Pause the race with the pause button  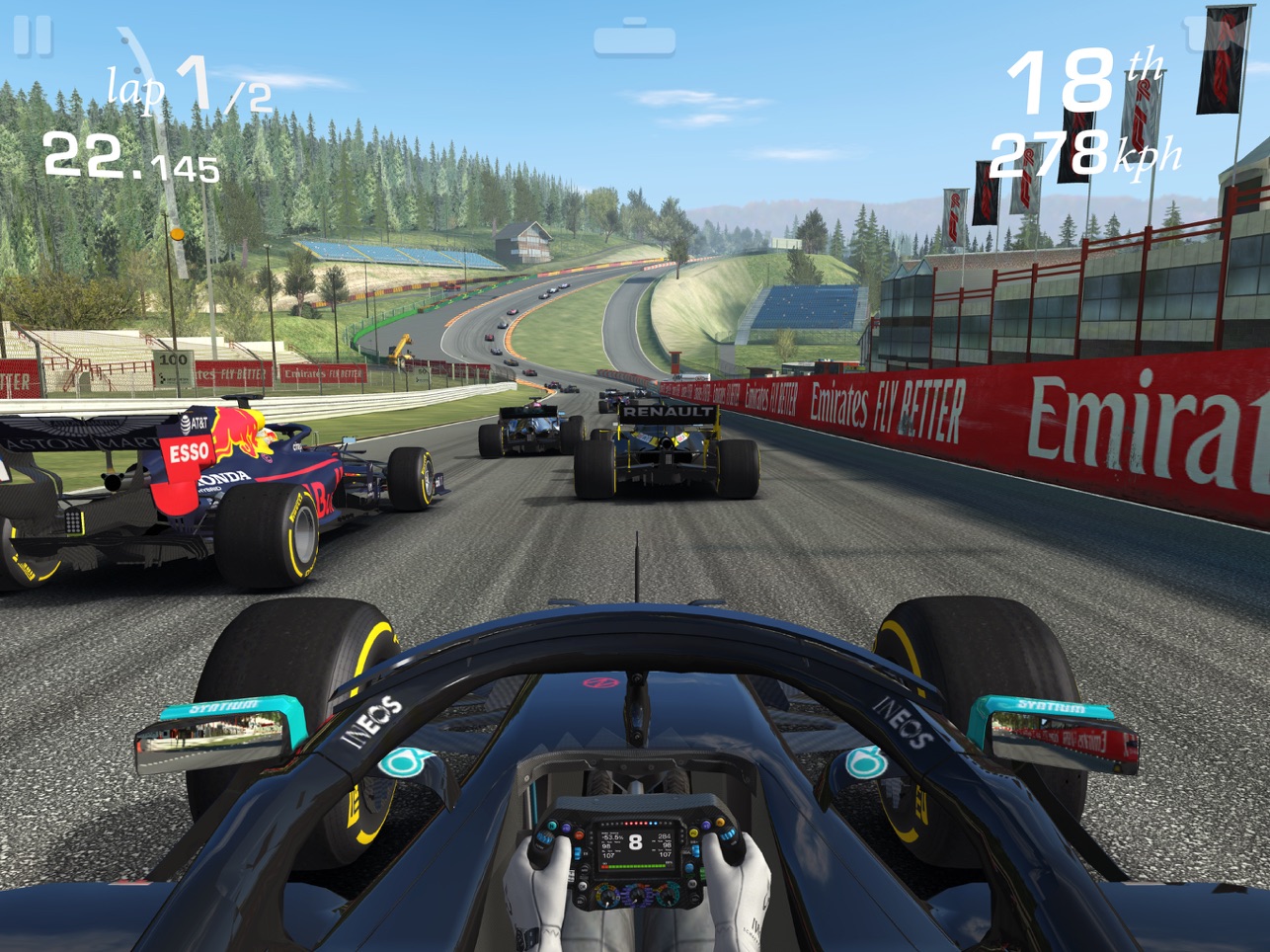point(33,35)
